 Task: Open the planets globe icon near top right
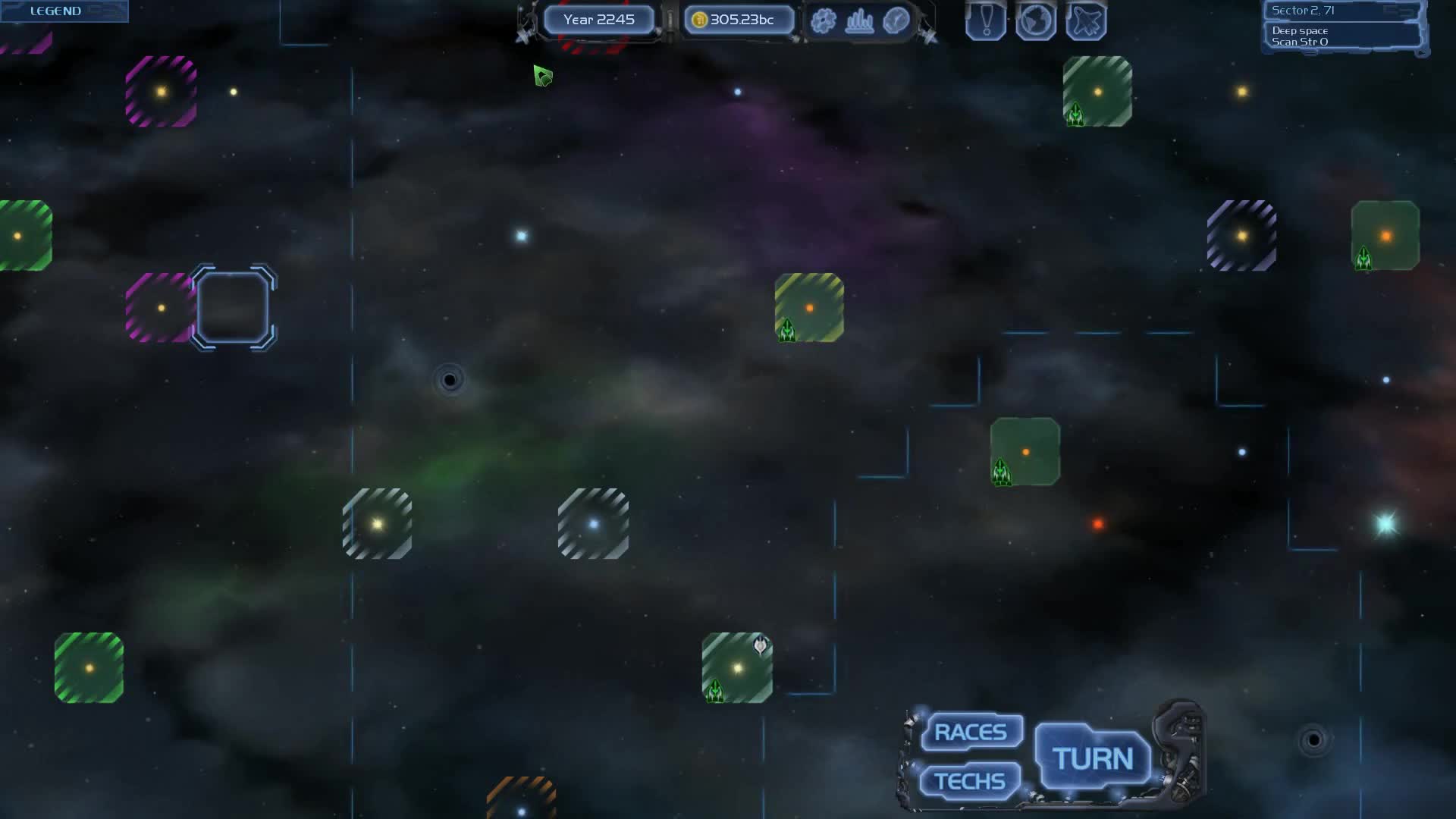pyautogui.click(x=1034, y=20)
